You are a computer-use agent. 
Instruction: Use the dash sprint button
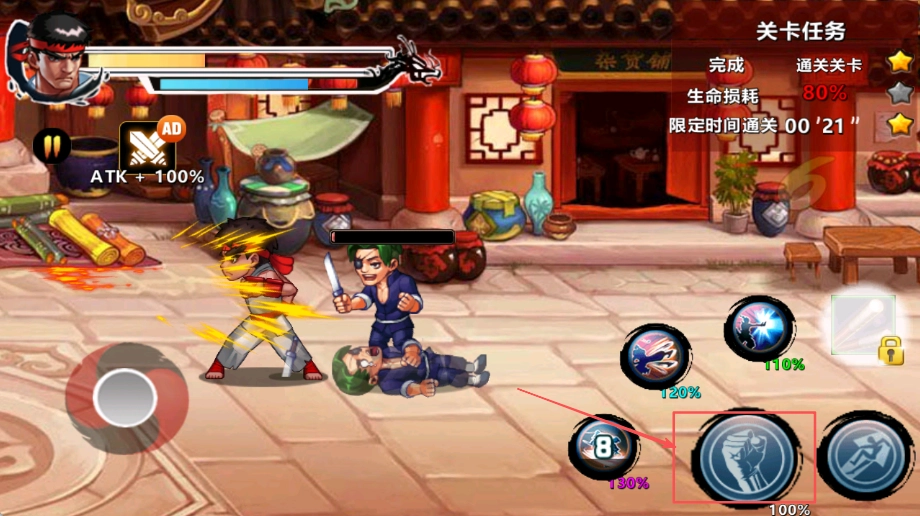point(868,456)
